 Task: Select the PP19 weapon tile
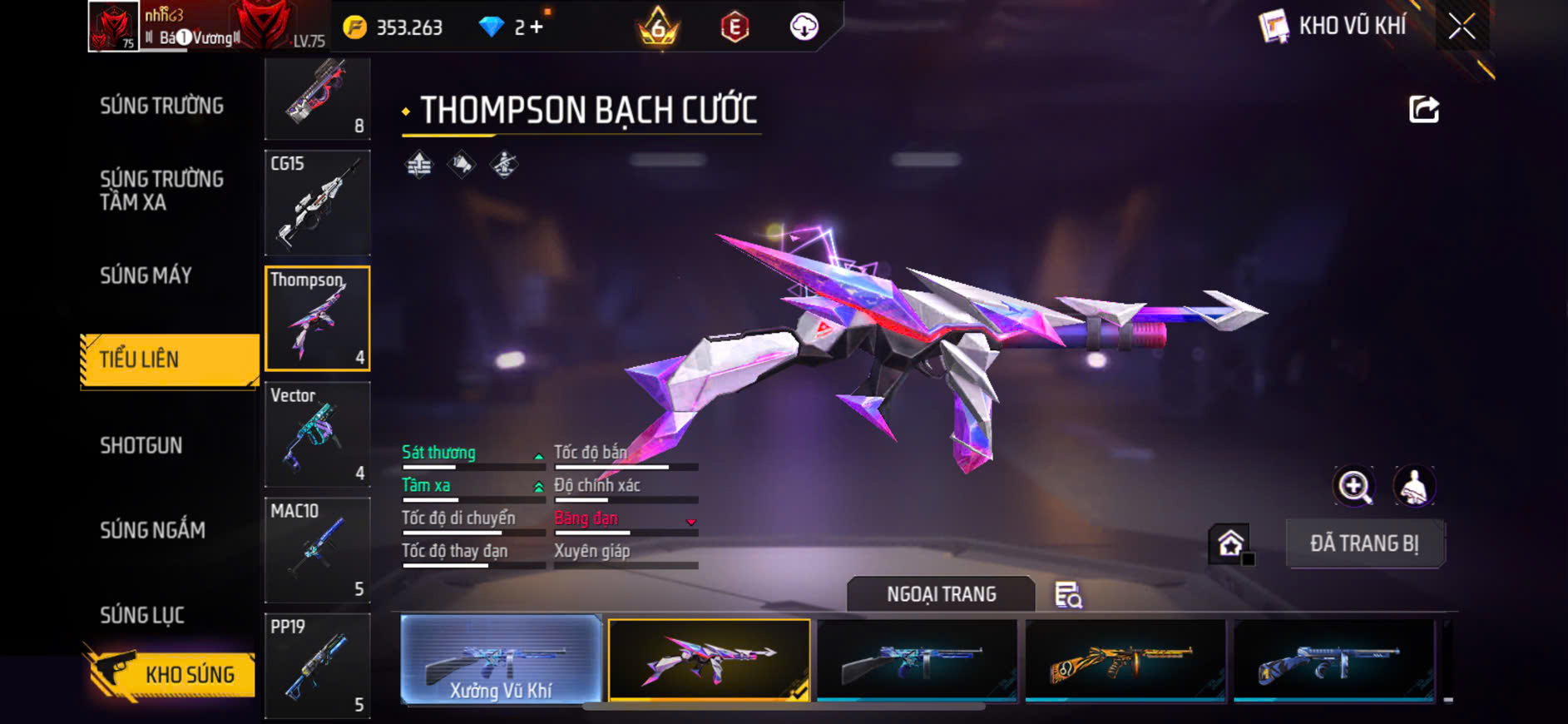[x=318, y=665]
